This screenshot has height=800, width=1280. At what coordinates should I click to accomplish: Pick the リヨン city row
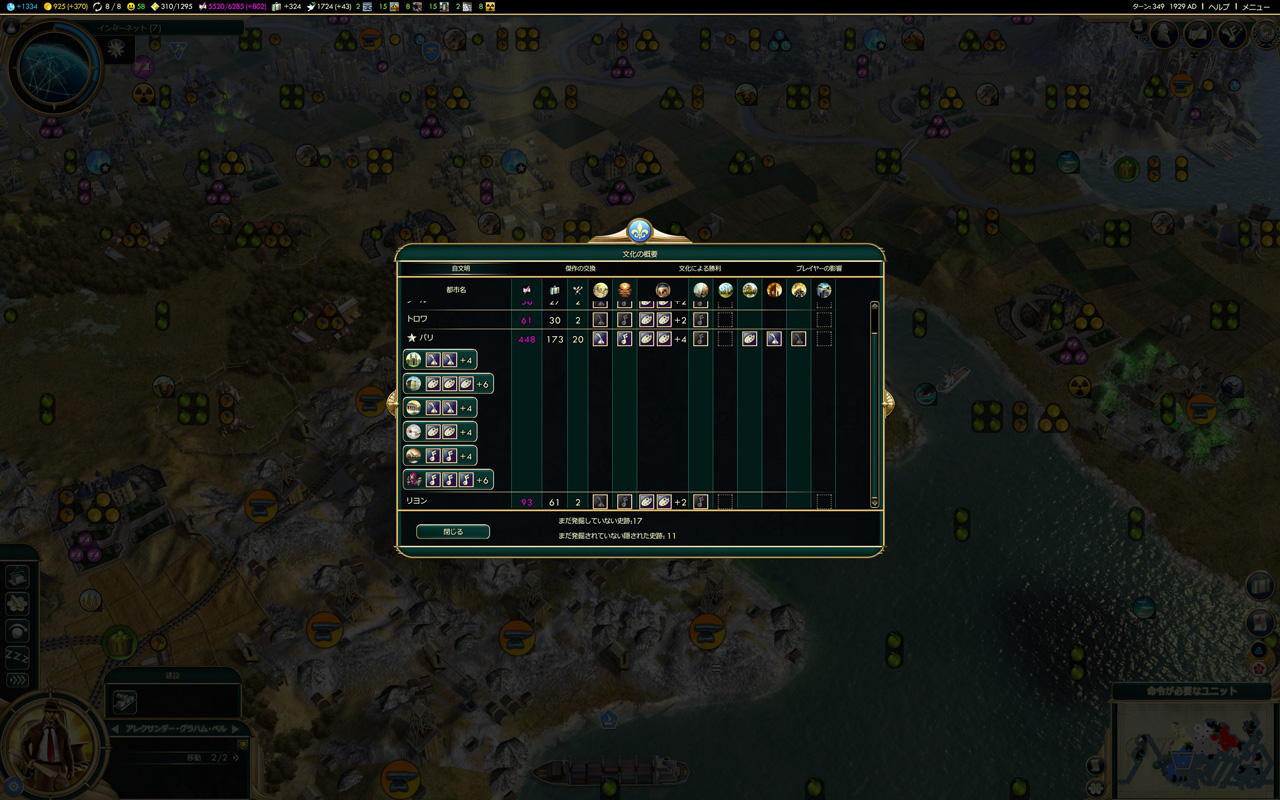tap(417, 501)
